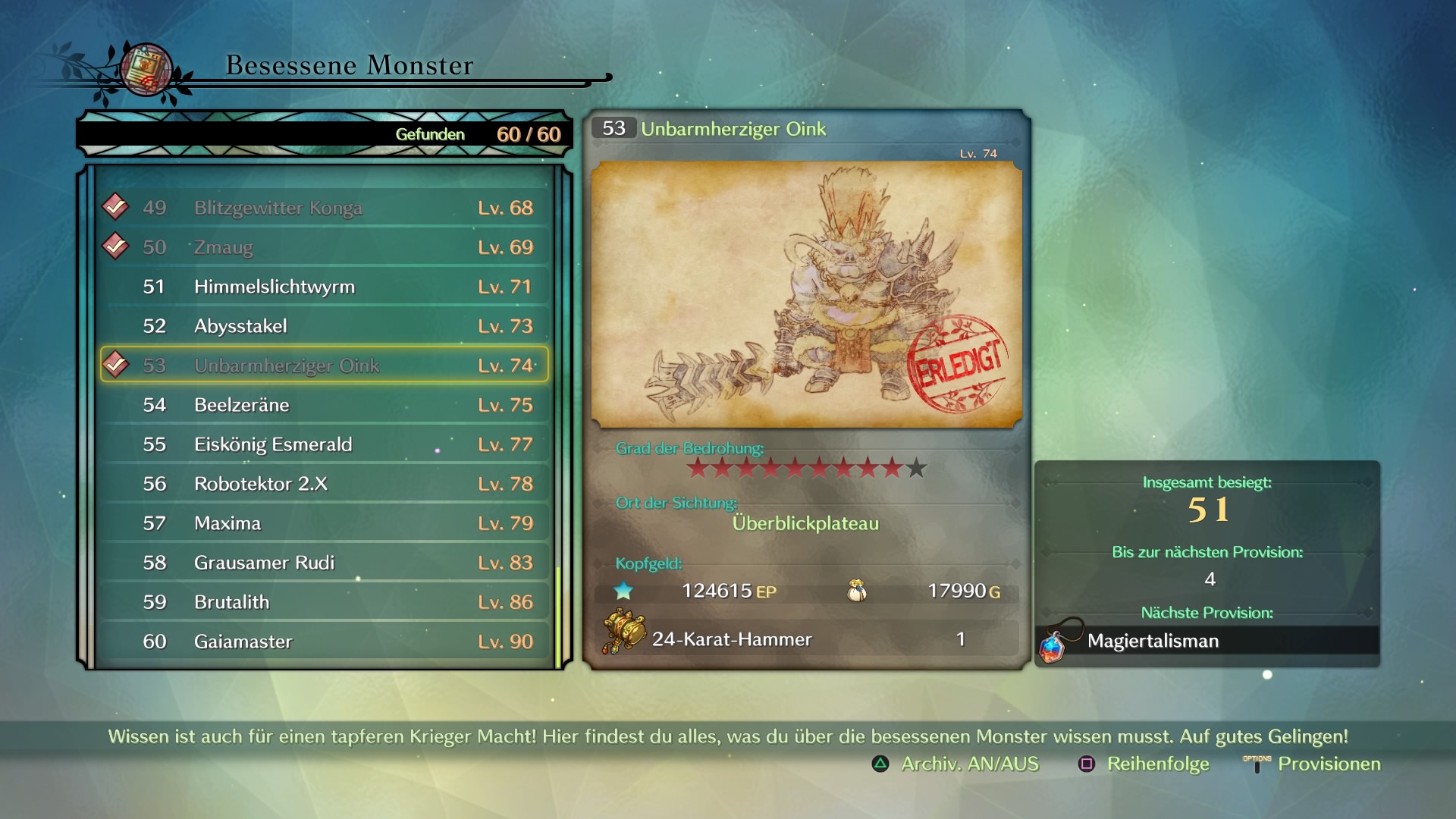Choose Beelzeräne from the list
Viewport: 1456px width, 819px height.
(325, 405)
